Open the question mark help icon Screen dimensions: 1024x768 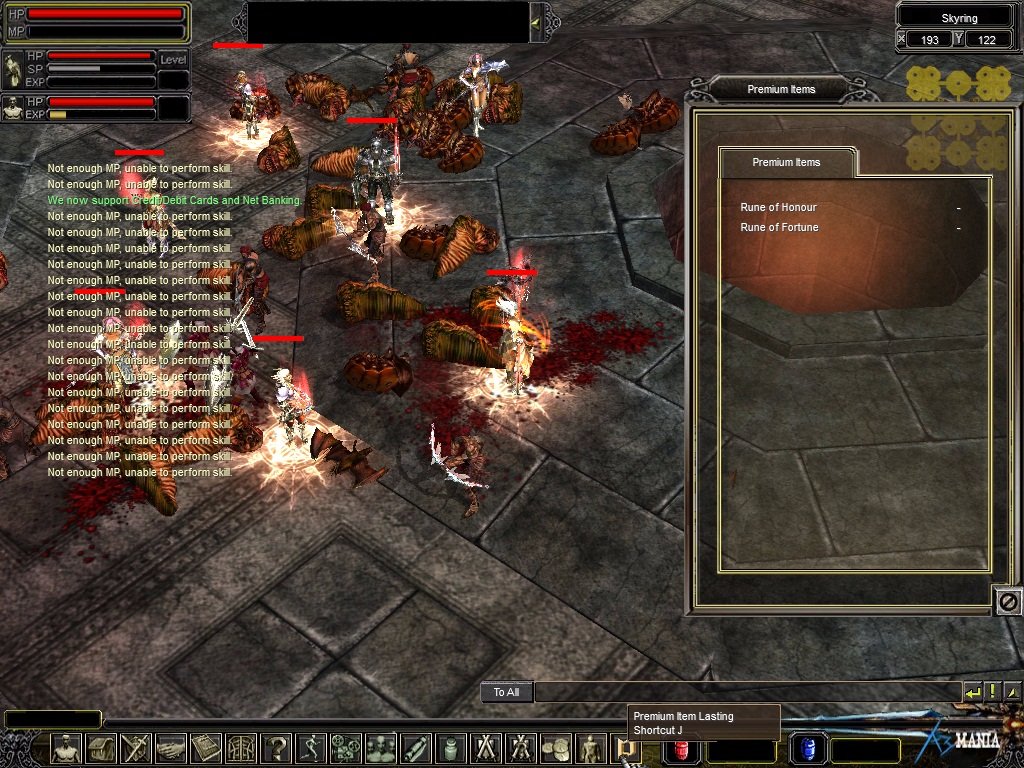(276, 748)
